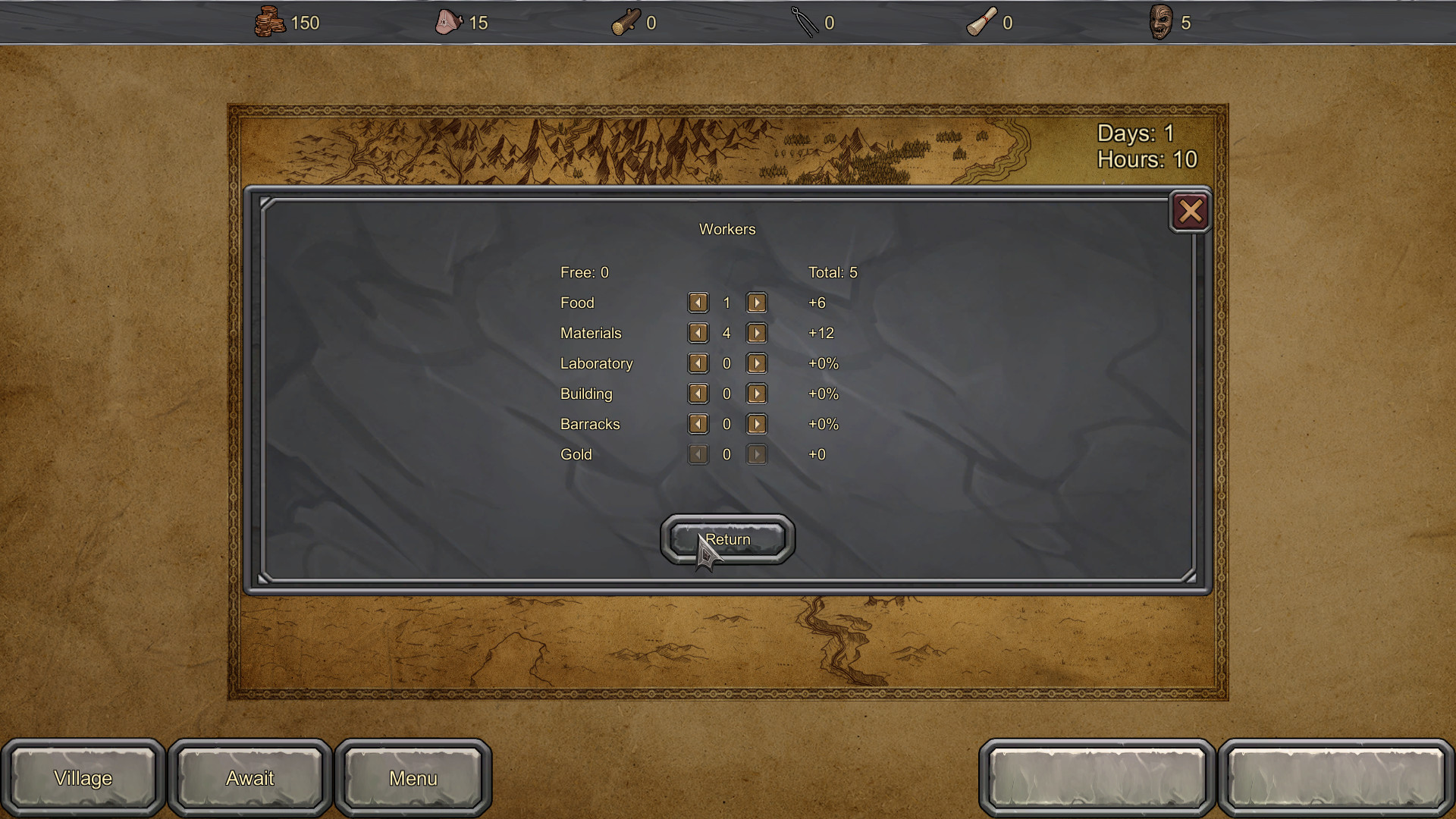Decrease Food worker count
The image size is (1456, 819).
click(698, 303)
